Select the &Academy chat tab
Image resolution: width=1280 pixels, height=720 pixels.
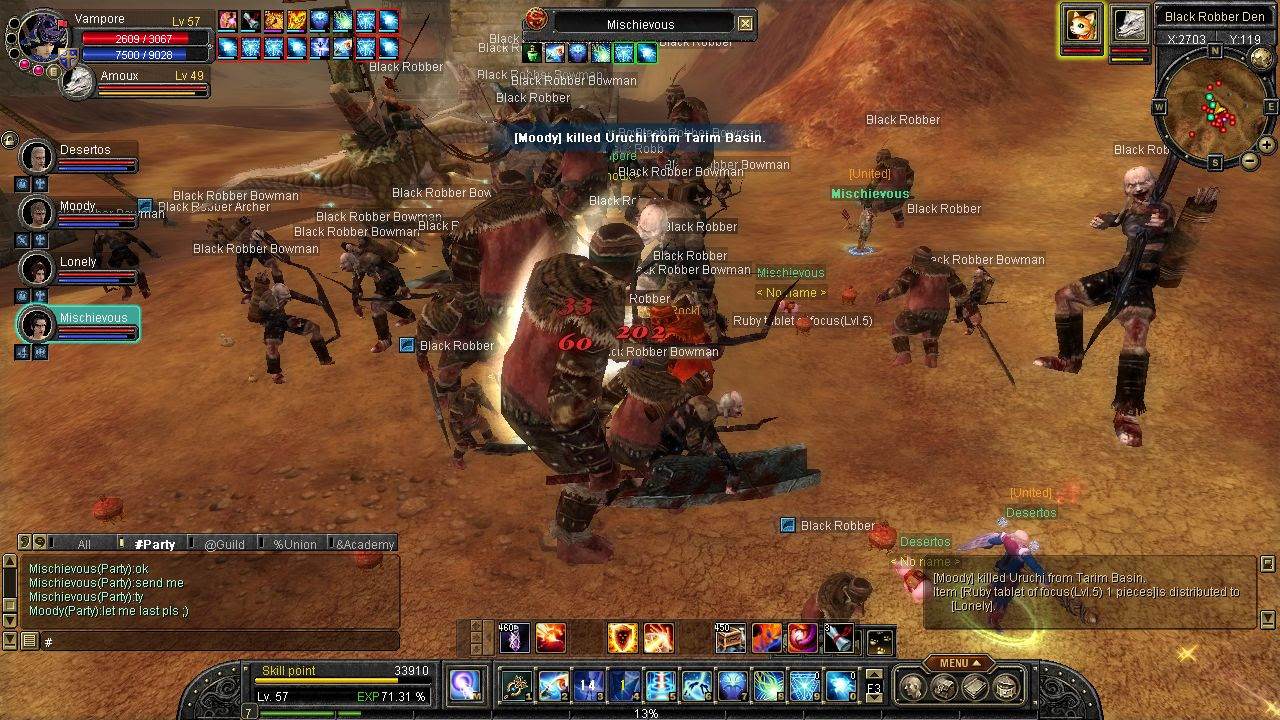click(x=364, y=544)
